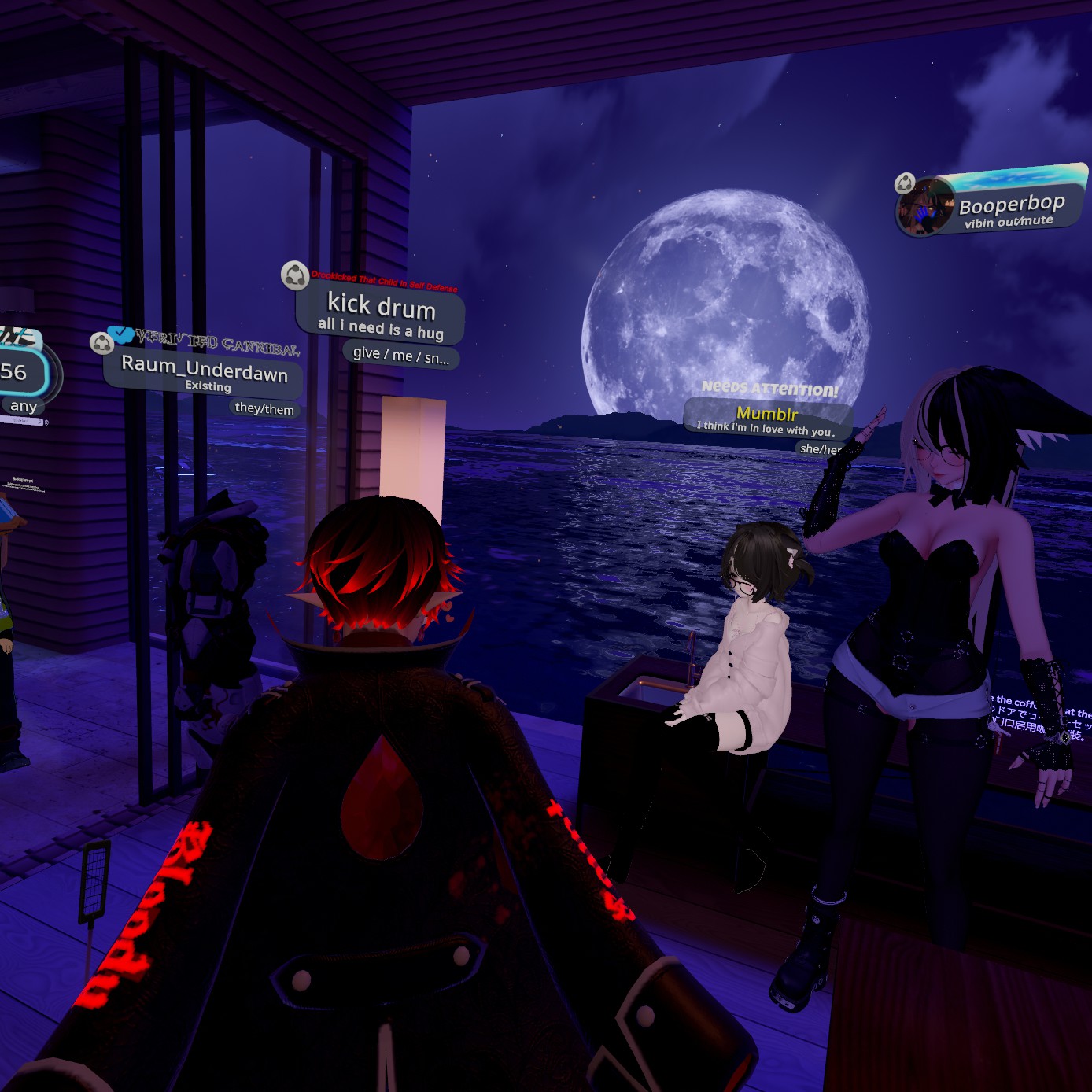Click Booperbop's avatar thumbnail icon

[925, 208]
